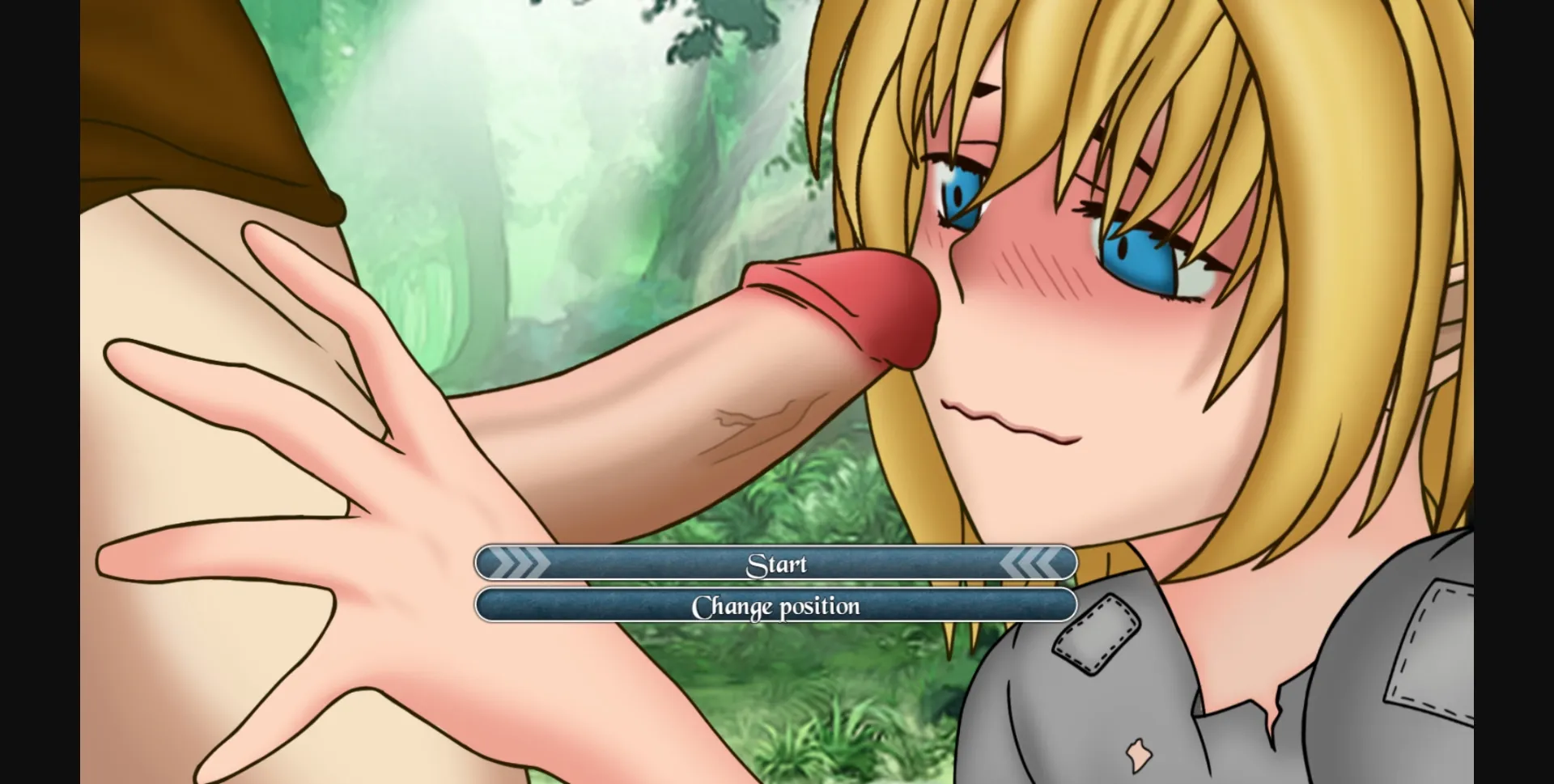Select the highlighted Start menu option
The width and height of the screenshot is (1554, 784).
click(x=777, y=562)
